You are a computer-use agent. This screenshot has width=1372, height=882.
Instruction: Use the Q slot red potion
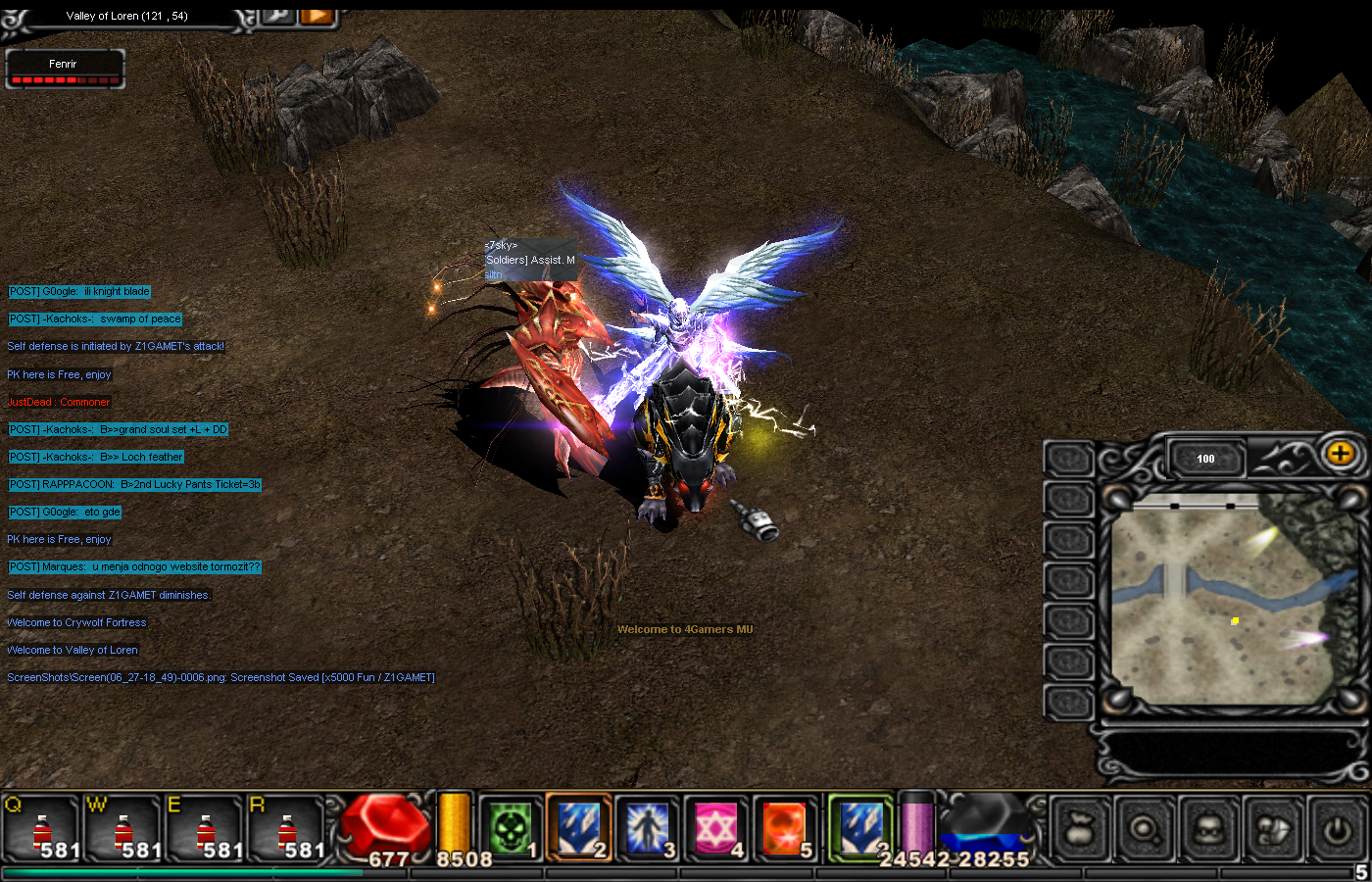click(x=41, y=829)
